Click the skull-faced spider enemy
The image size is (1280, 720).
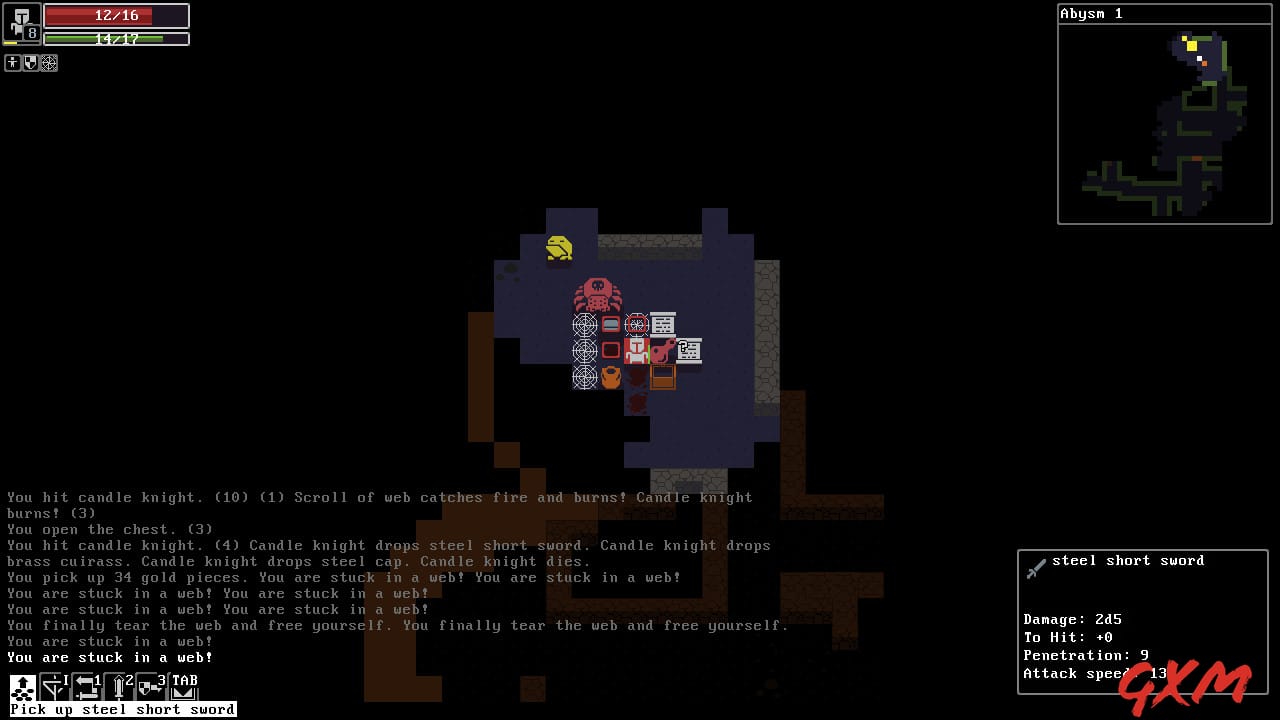click(597, 294)
